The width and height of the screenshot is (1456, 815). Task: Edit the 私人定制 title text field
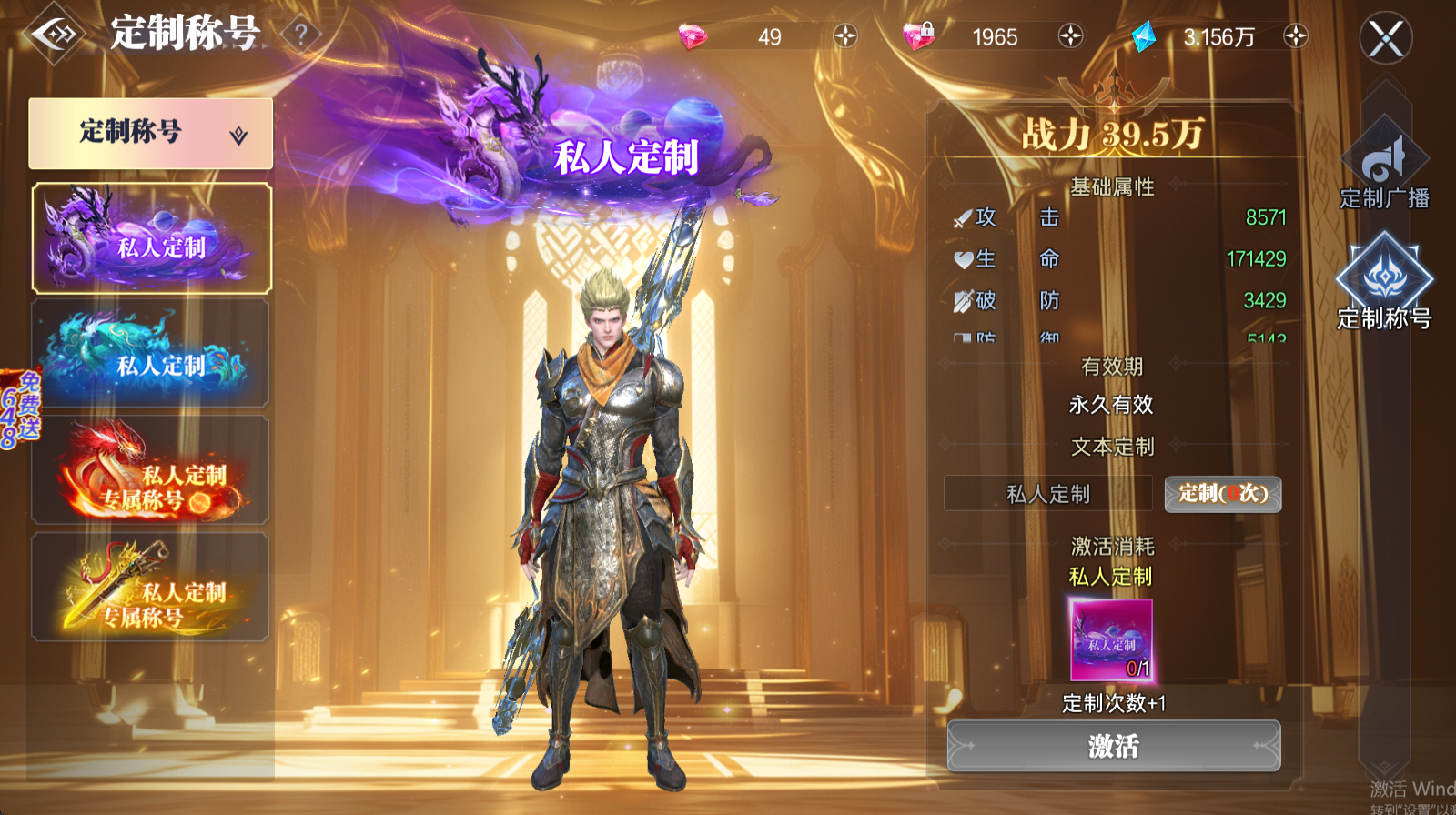[x=1048, y=494]
